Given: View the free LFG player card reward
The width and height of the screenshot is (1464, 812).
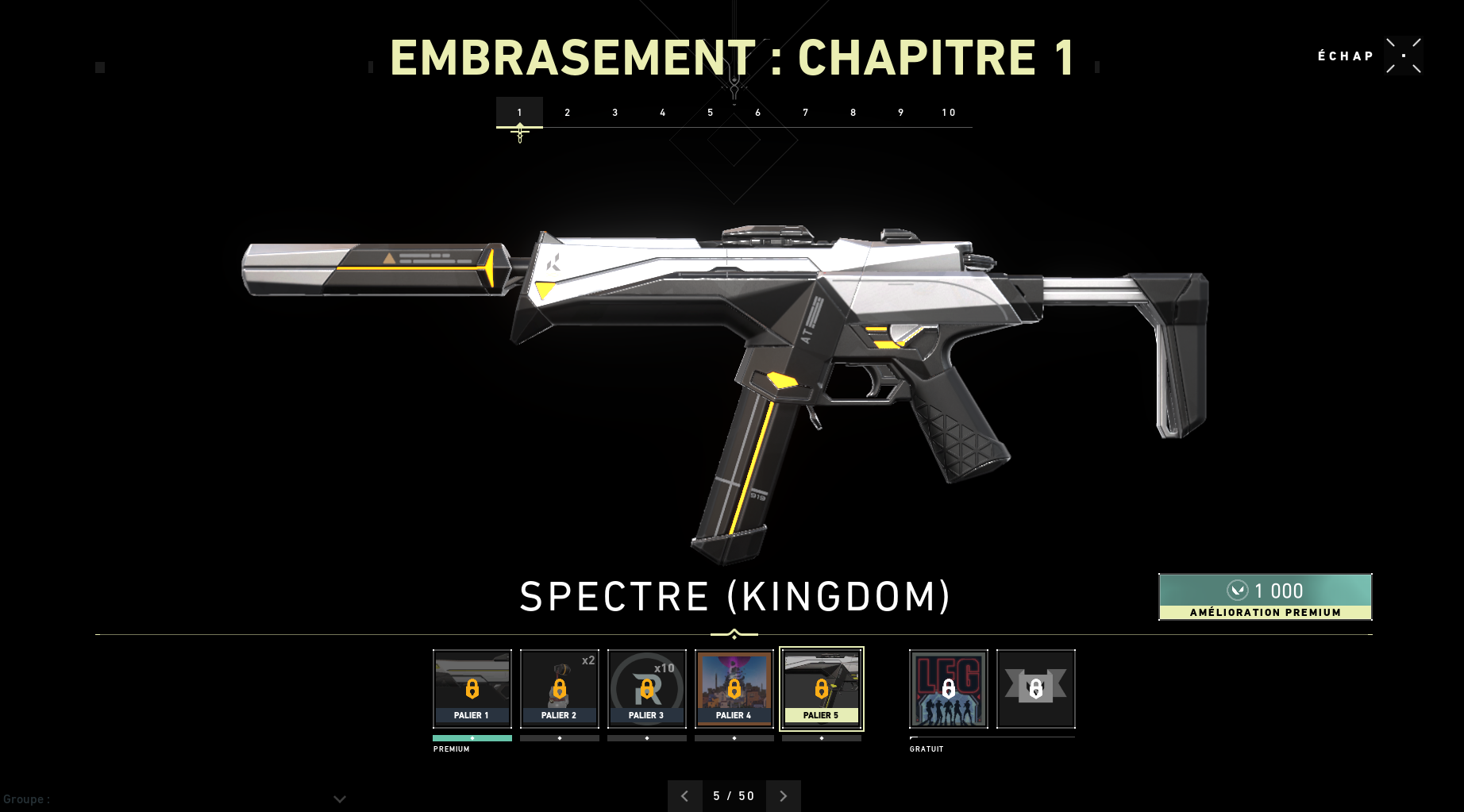Looking at the screenshot, I should [x=949, y=688].
